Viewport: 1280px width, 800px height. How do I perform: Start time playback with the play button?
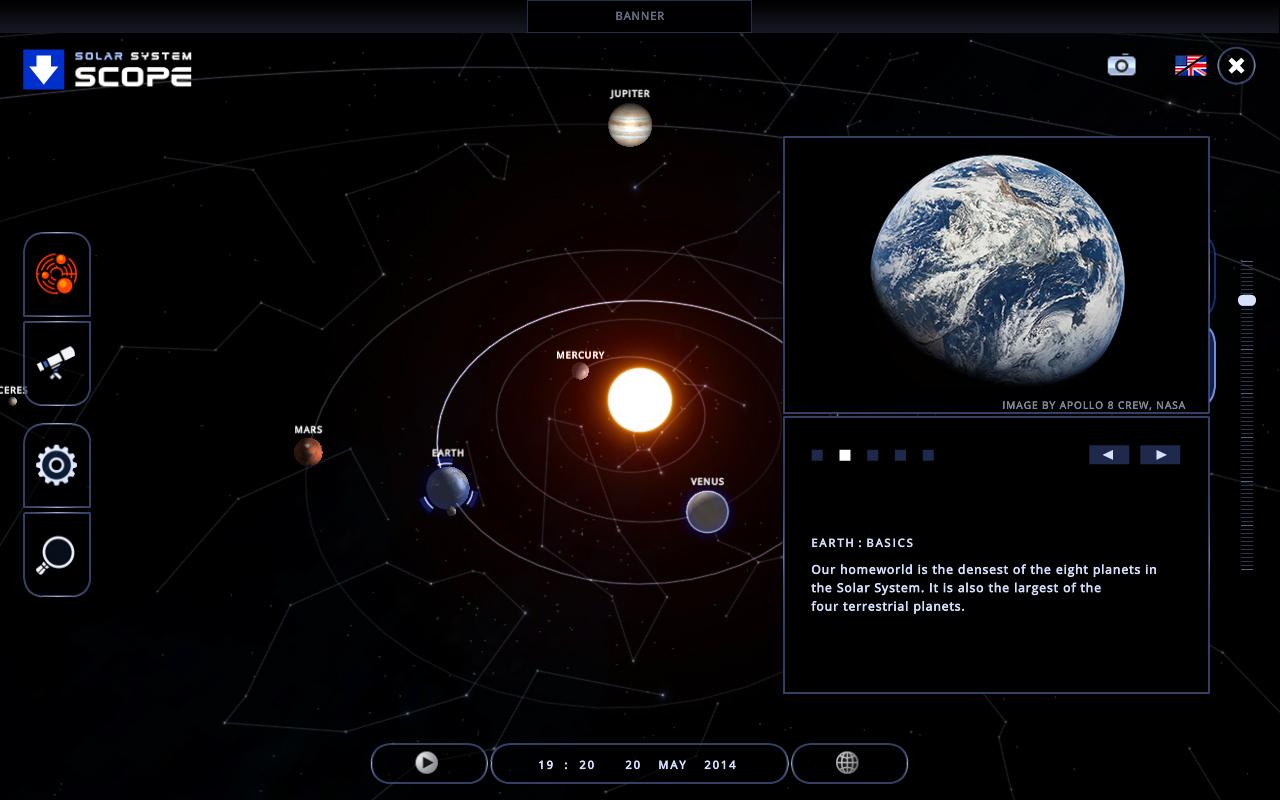pyautogui.click(x=427, y=763)
